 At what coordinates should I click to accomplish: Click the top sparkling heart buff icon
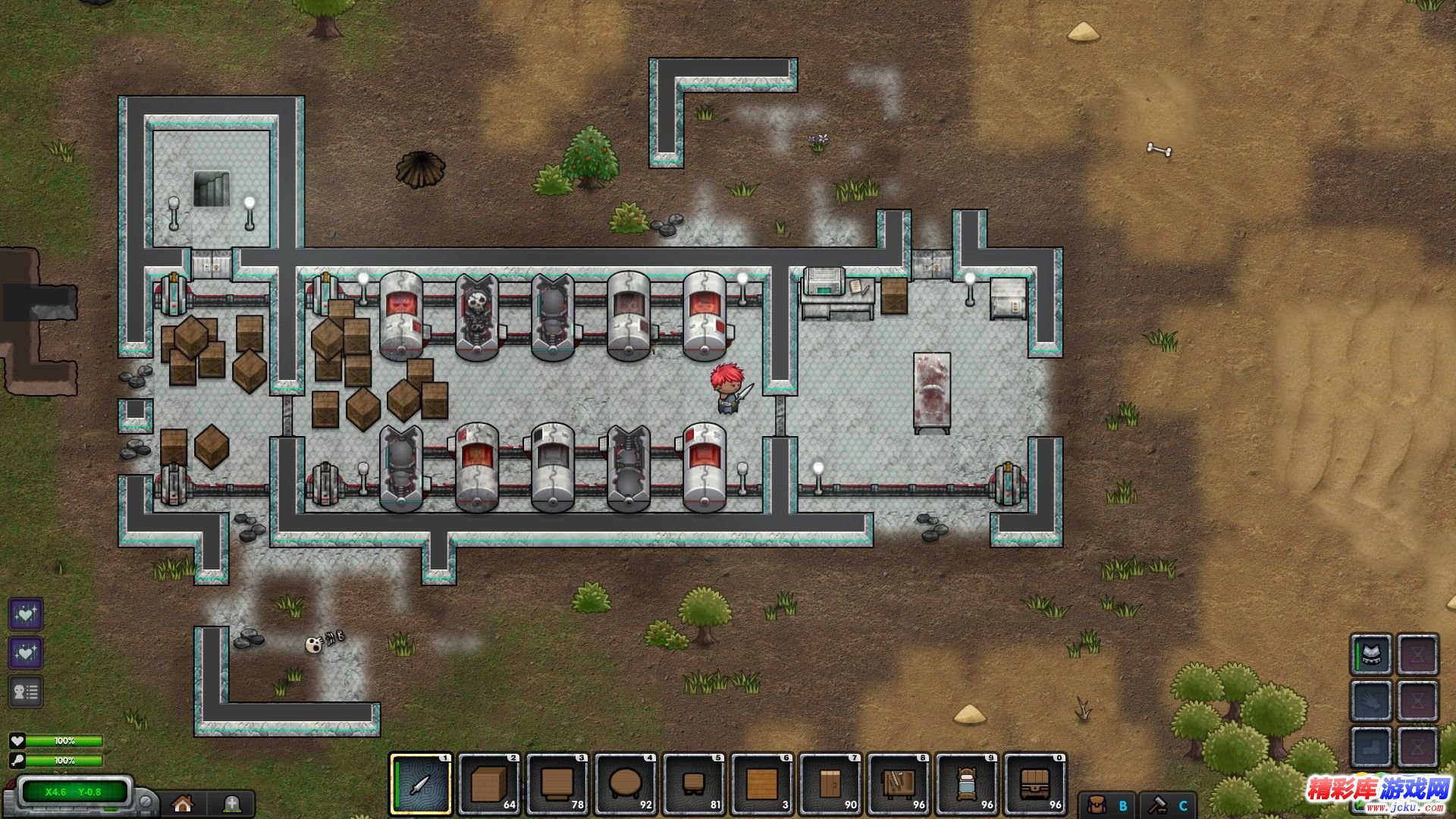(25, 613)
